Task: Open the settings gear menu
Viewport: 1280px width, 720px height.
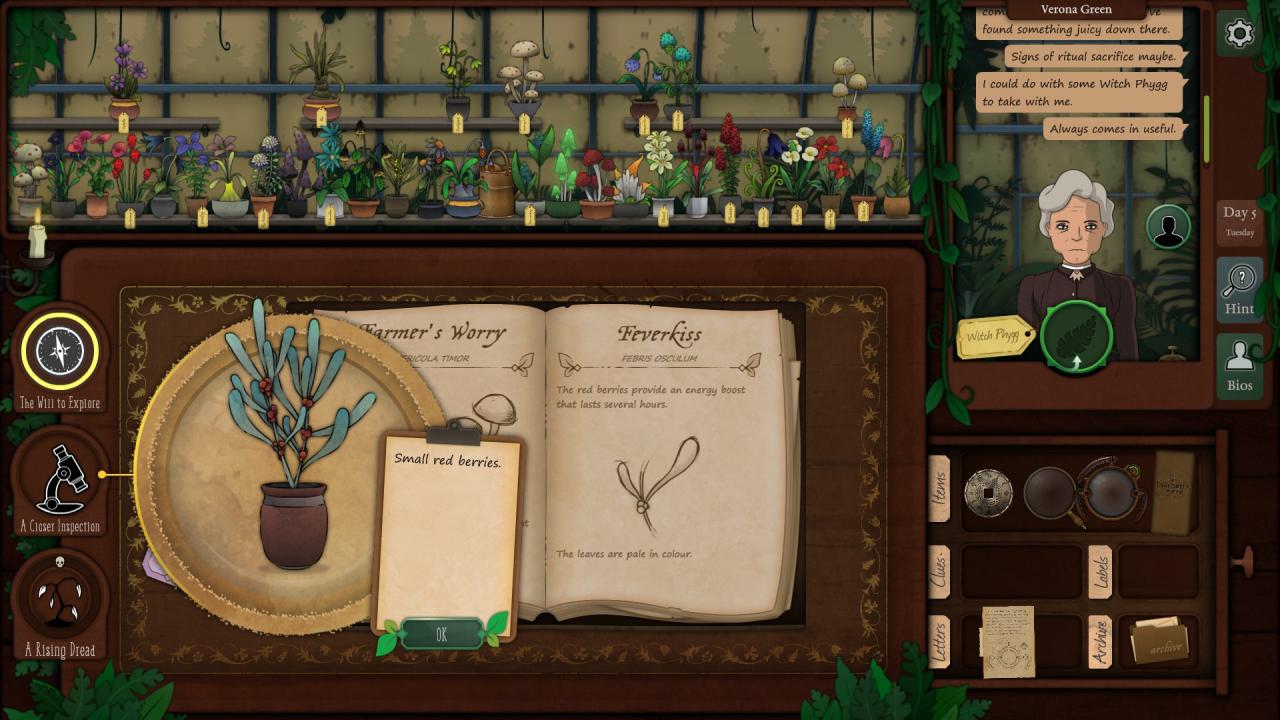Action: (1239, 34)
